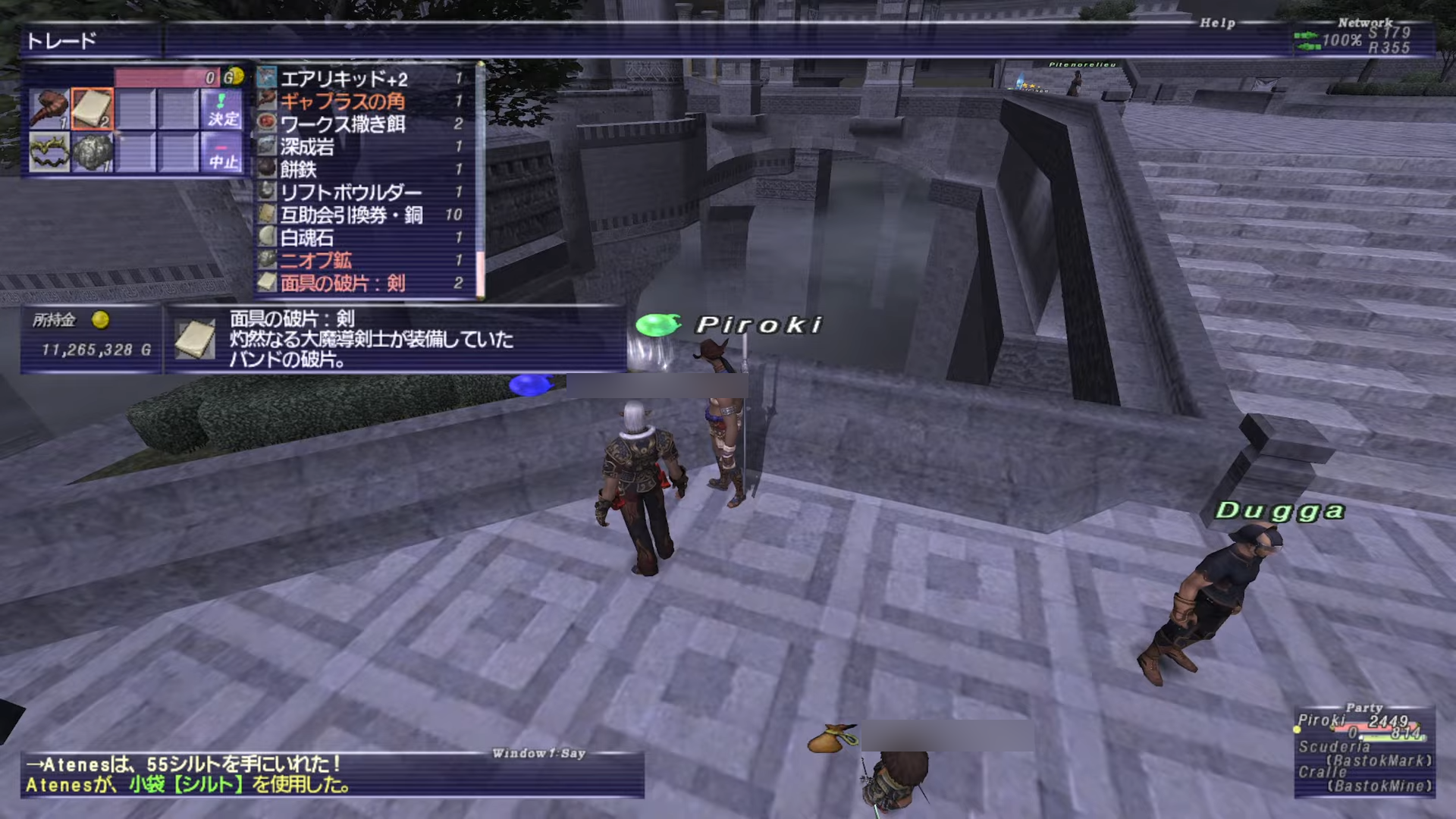1456x819 pixels.
Task: Cancel the trade with the 中止 button
Action: pos(223,153)
